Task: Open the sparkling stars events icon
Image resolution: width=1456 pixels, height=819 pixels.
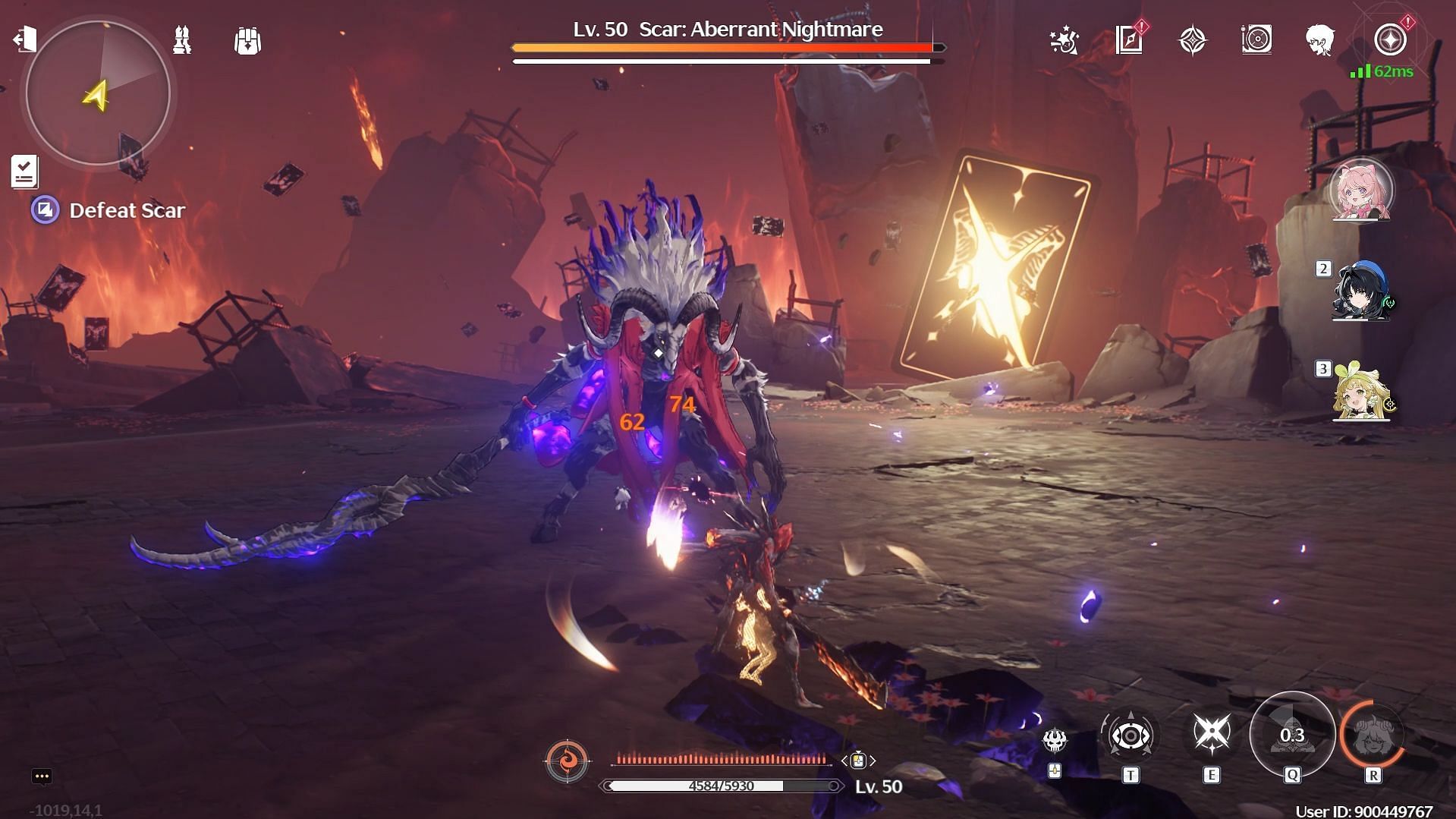Action: 1064,40
